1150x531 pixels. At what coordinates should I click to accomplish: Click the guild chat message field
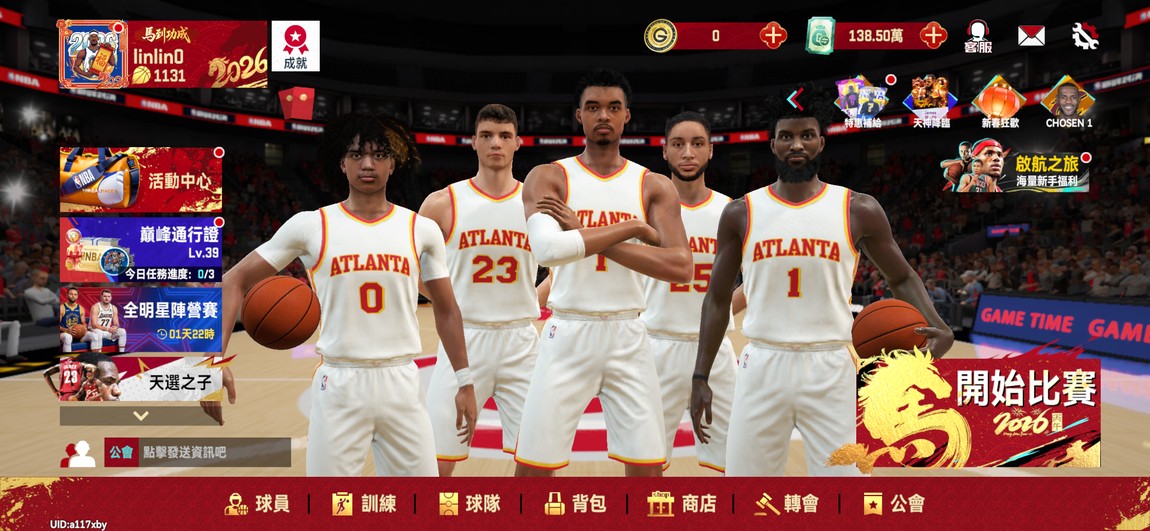[213, 452]
